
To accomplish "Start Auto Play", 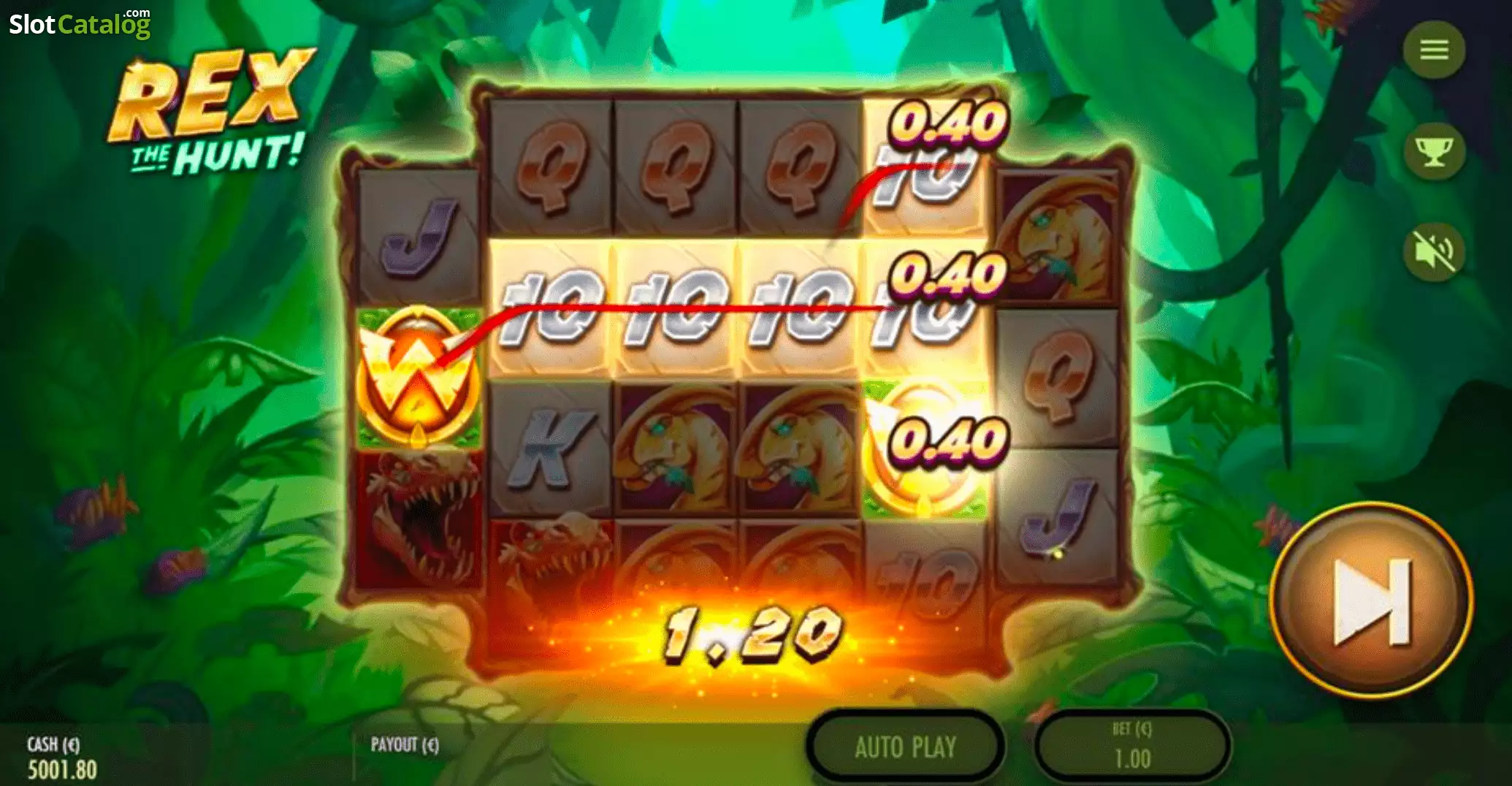I will tap(905, 747).
